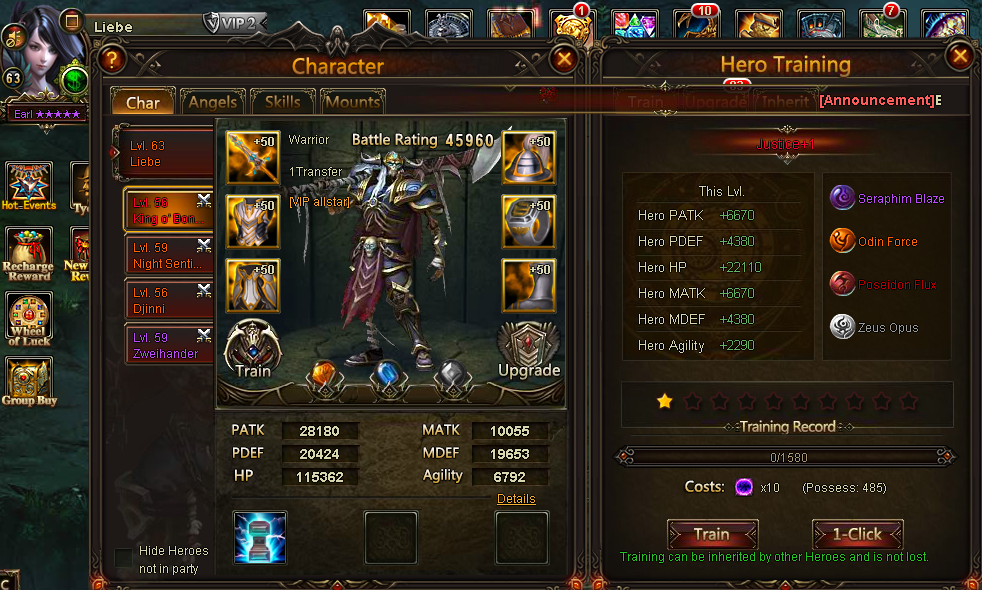Choose the Djinni hero from the list
The height and width of the screenshot is (590, 982).
[x=169, y=300]
